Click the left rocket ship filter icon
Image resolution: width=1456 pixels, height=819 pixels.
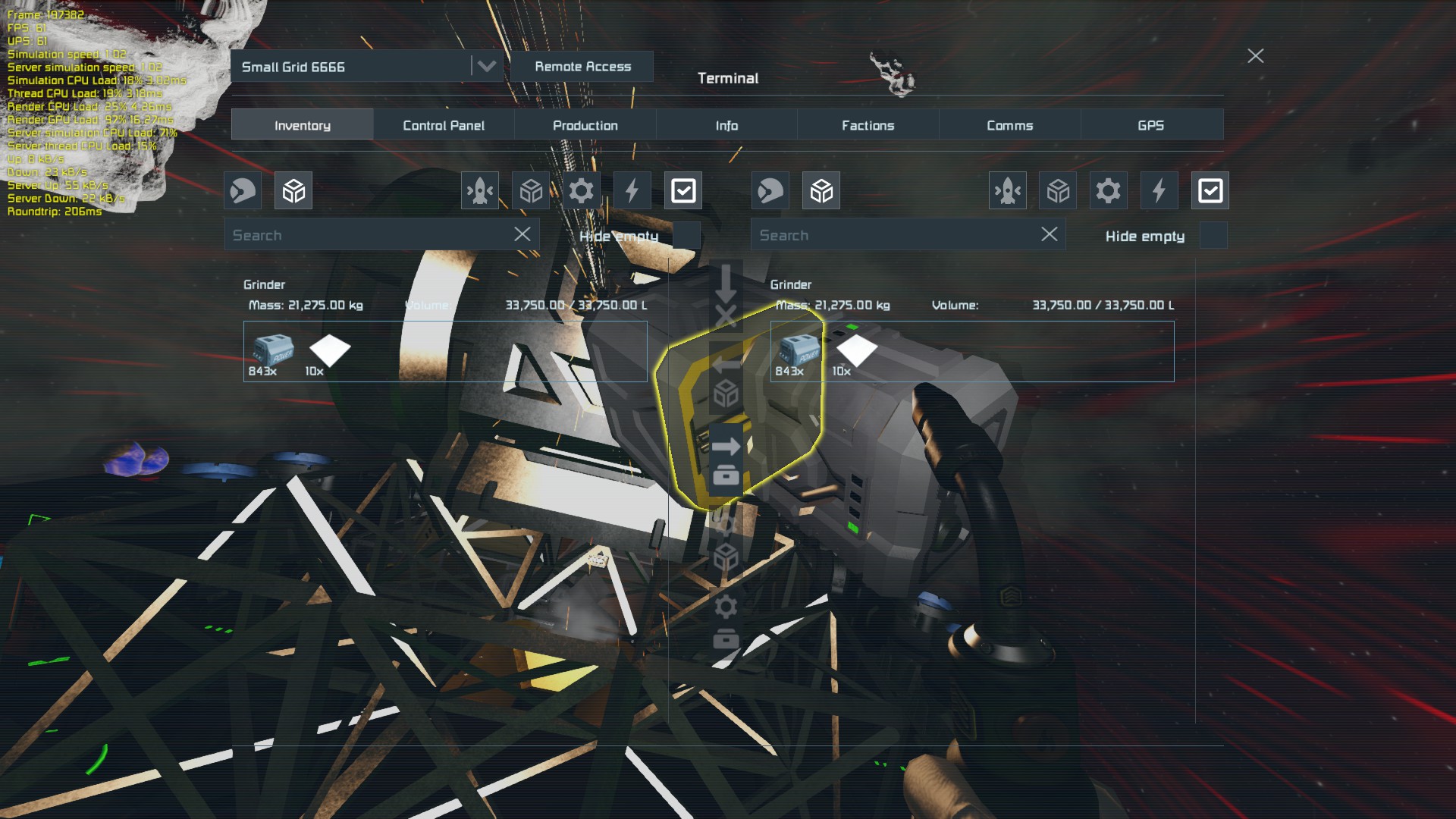coord(480,190)
